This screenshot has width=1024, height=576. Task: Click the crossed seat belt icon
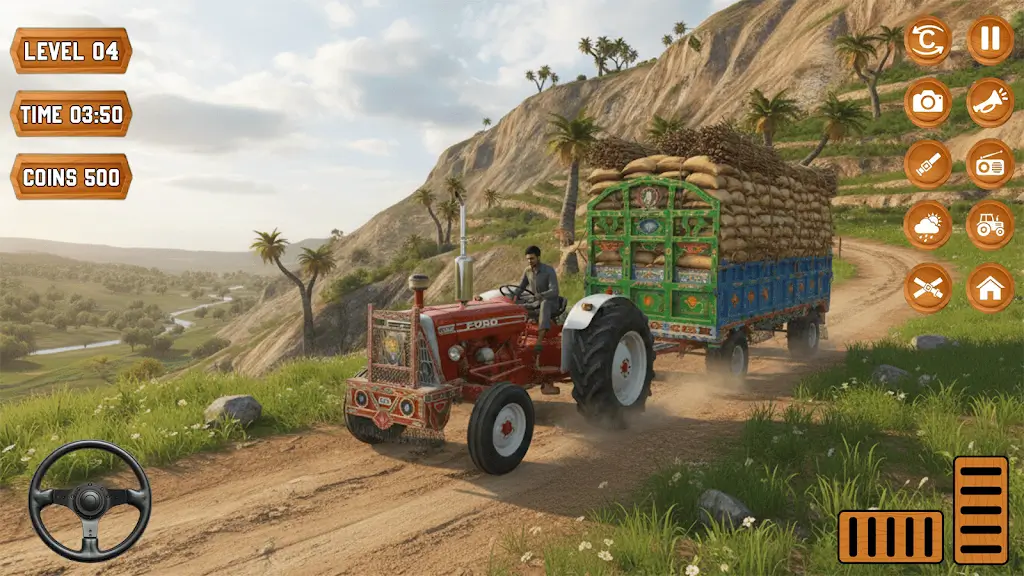click(928, 288)
